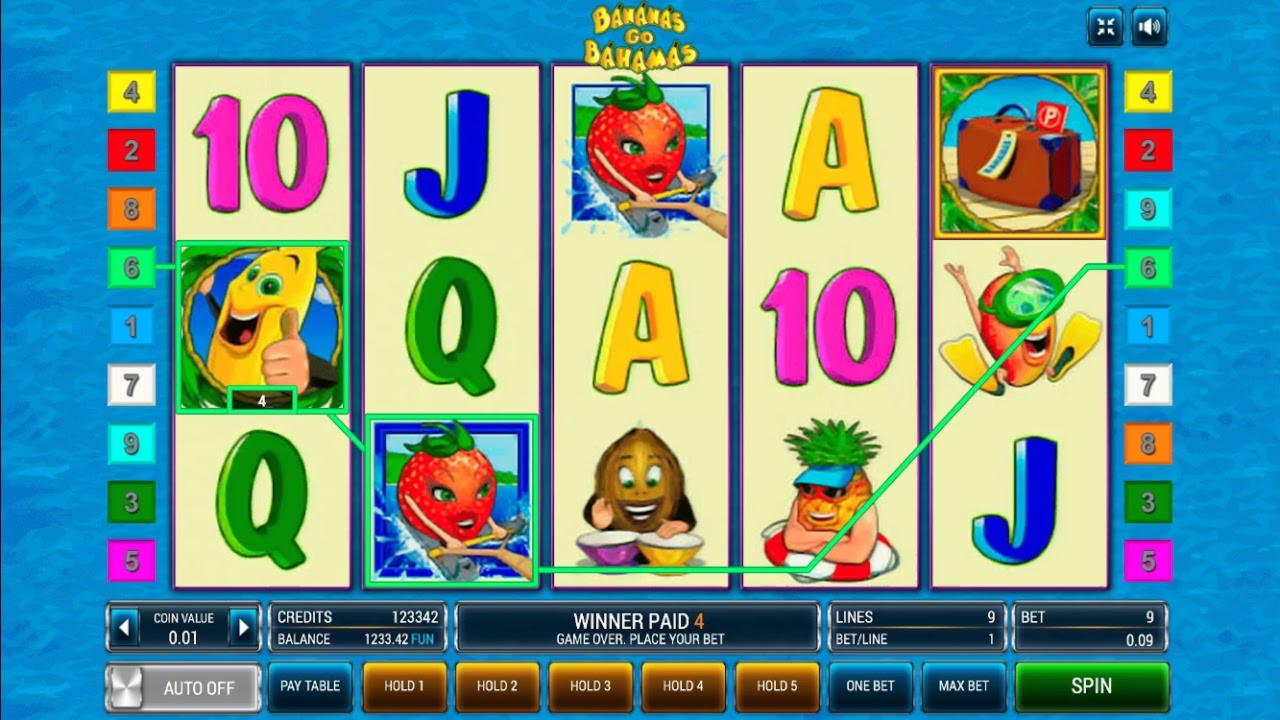Viewport: 1280px width, 720px height.
Task: Enable HOLD 3 for the middle reel
Action: tap(590, 687)
